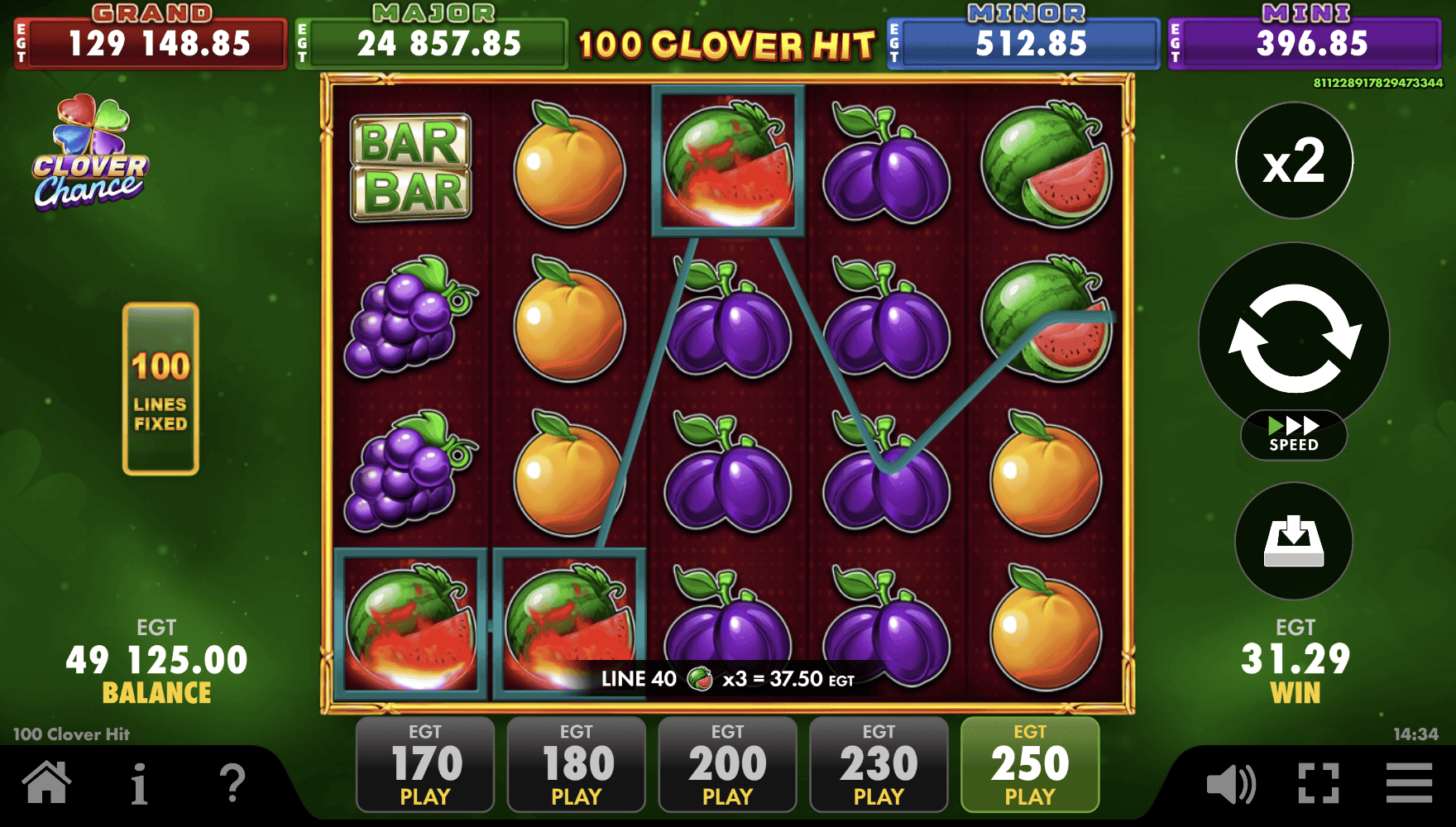Pick the EGT 230 wager
This screenshot has height=827, width=1456.
pos(878,764)
